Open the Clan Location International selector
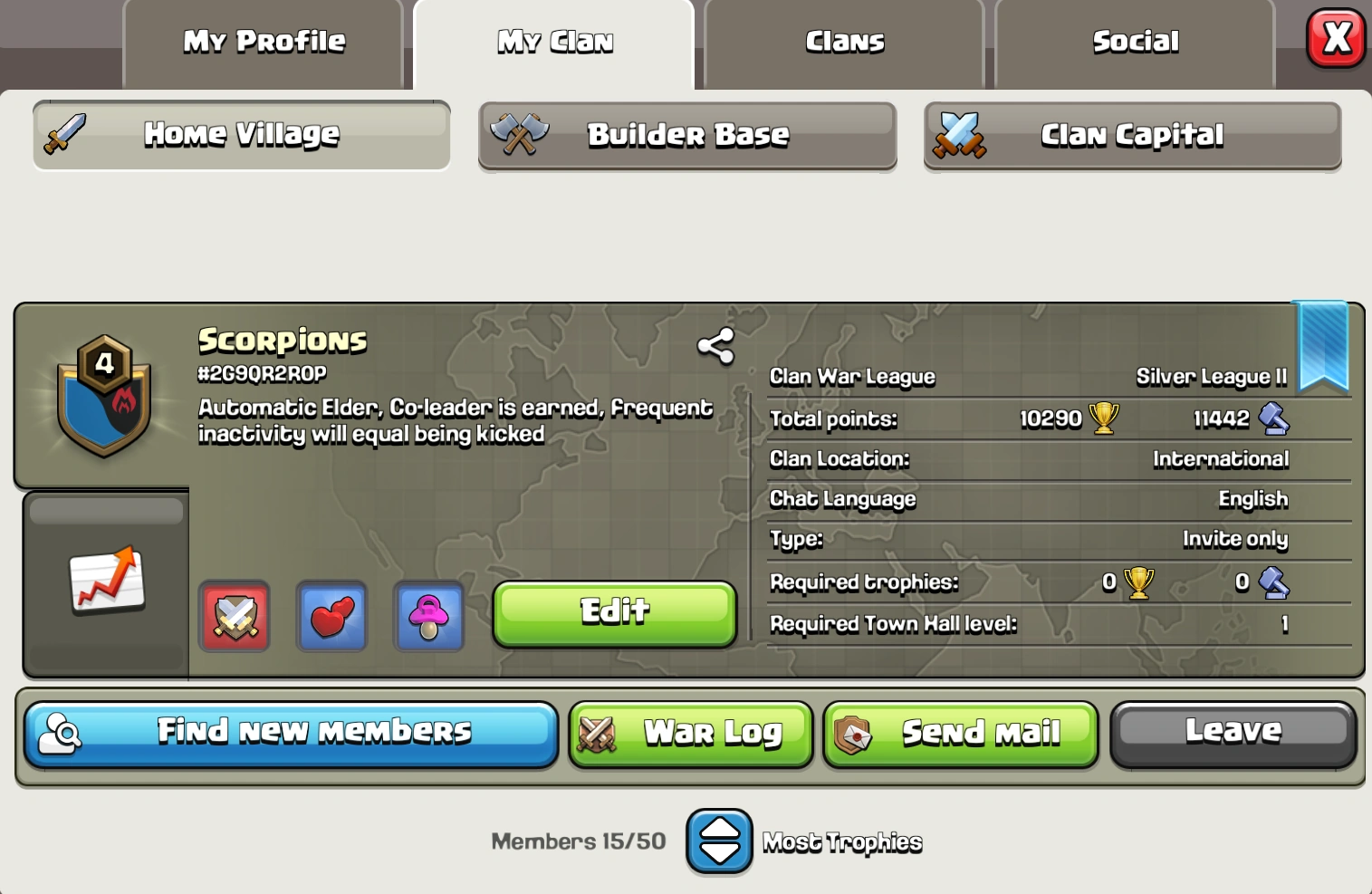Viewport: 1372px width, 894px height. 1221,459
